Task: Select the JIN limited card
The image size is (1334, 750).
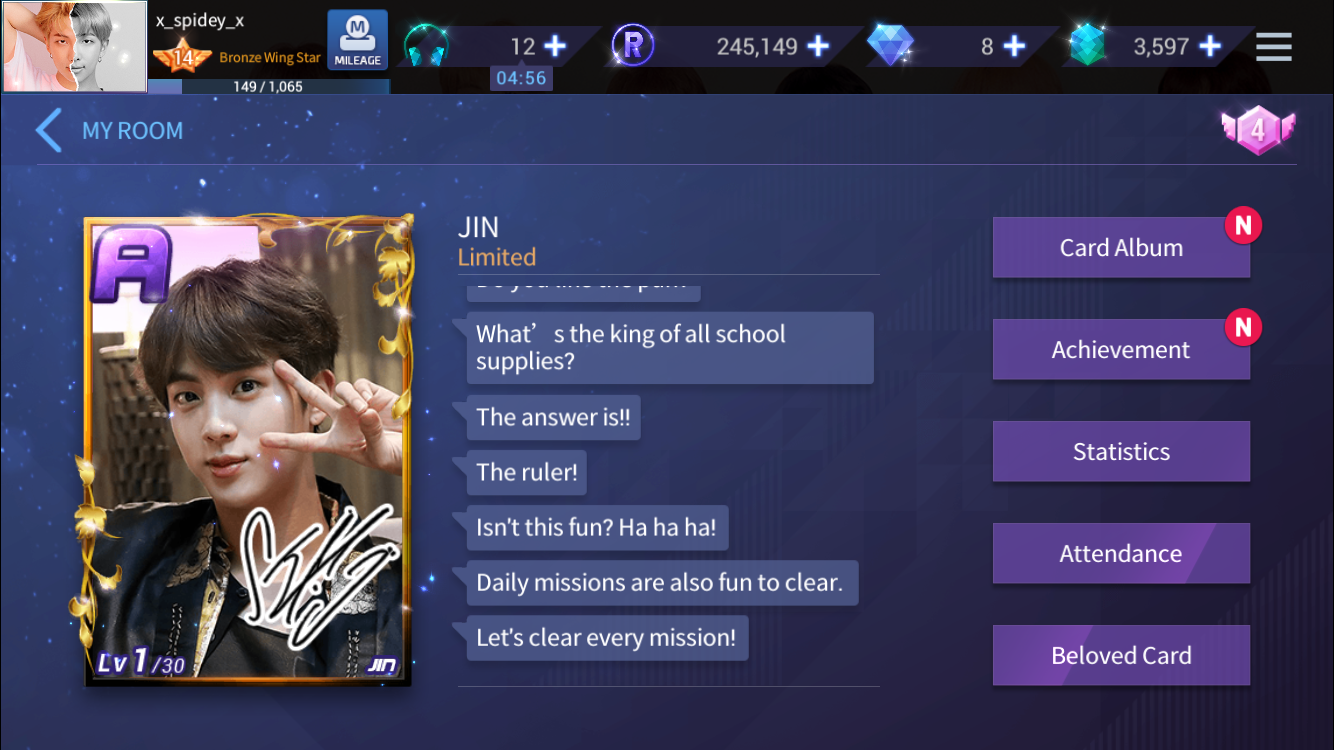Action: (x=248, y=450)
